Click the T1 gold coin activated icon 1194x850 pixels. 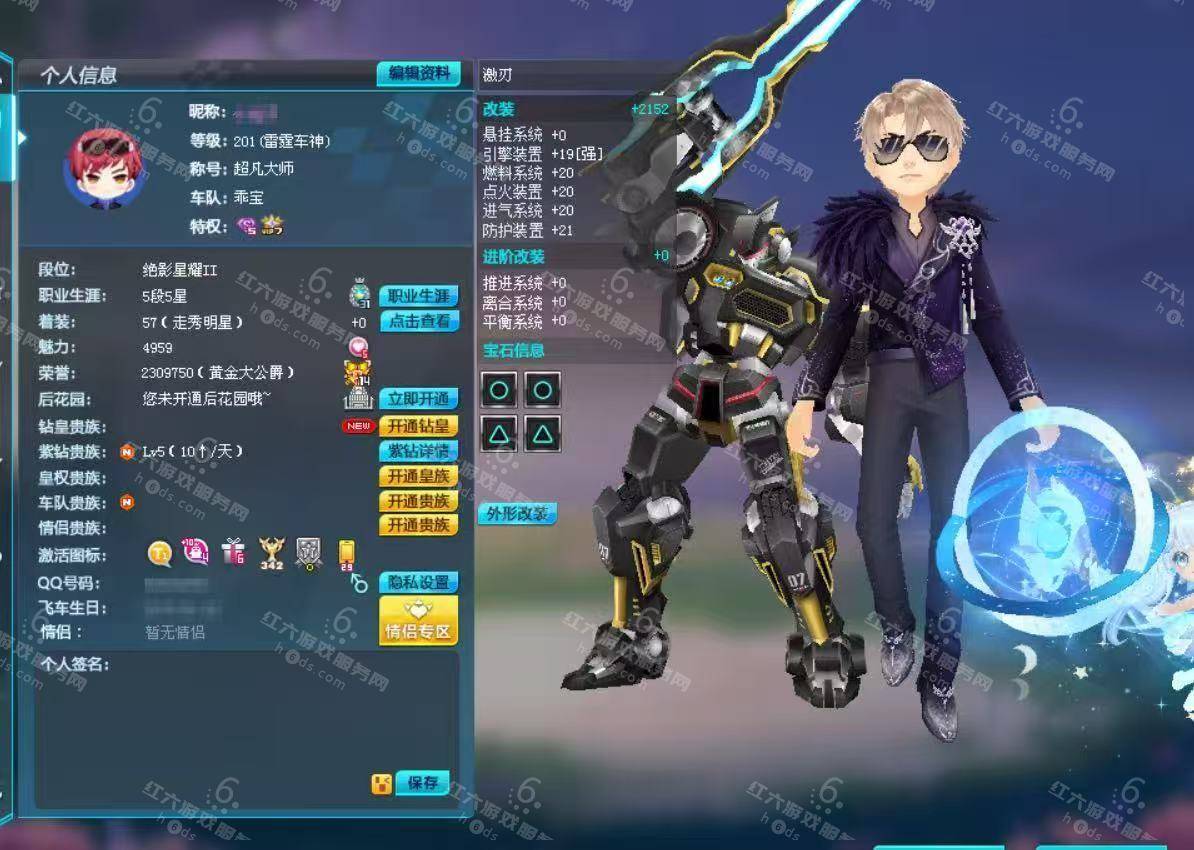pyautogui.click(x=160, y=552)
